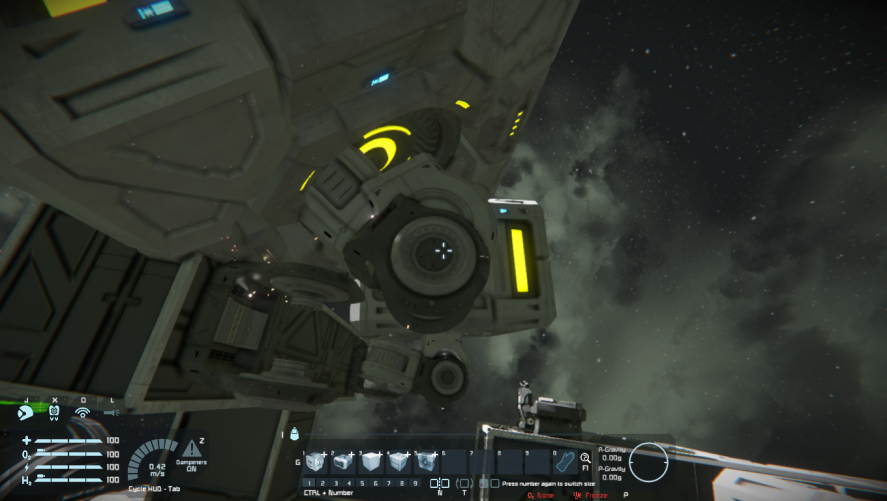Viewport: 887px width, 501px height.
Task: Select the block in toolbar slot 2
Action: pos(343,462)
